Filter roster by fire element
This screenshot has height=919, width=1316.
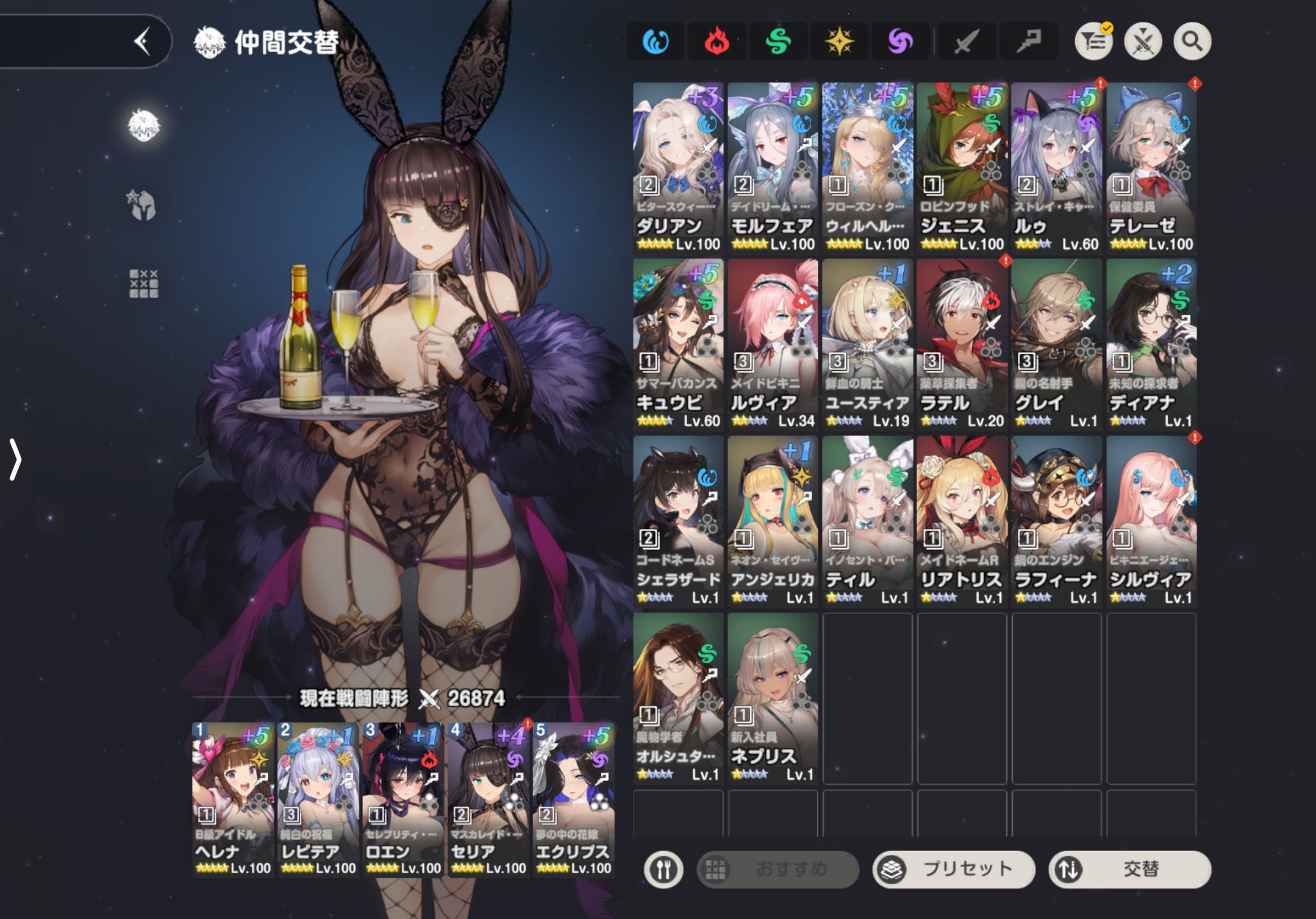pos(716,41)
